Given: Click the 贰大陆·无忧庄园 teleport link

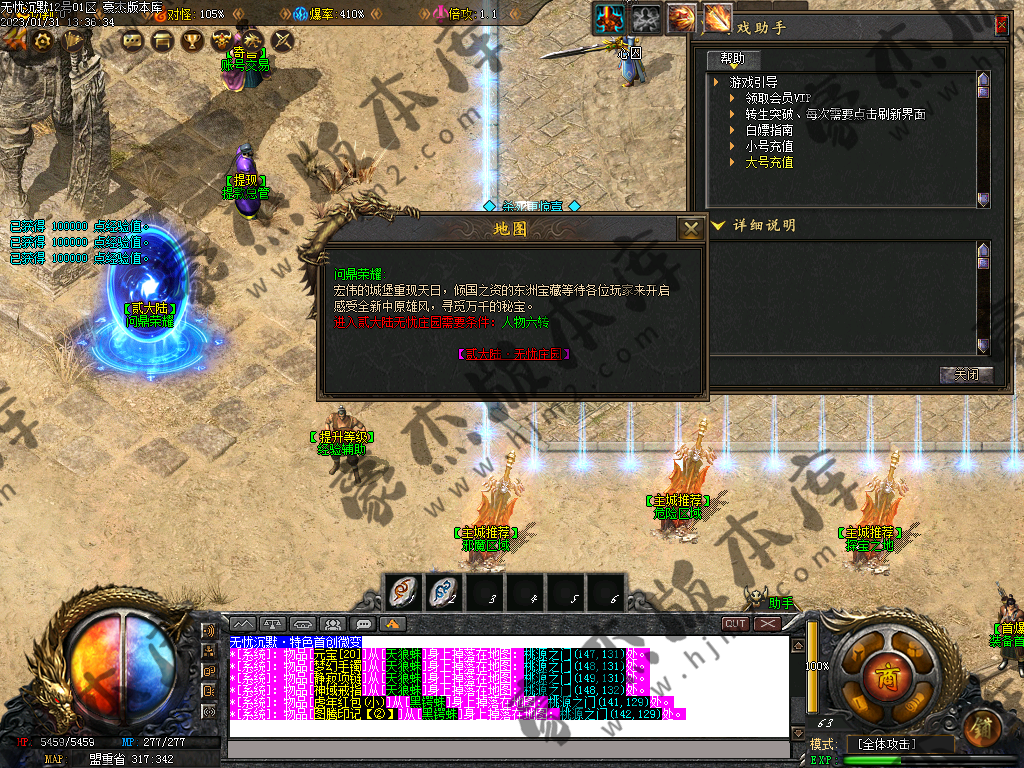Looking at the screenshot, I should 514,354.
